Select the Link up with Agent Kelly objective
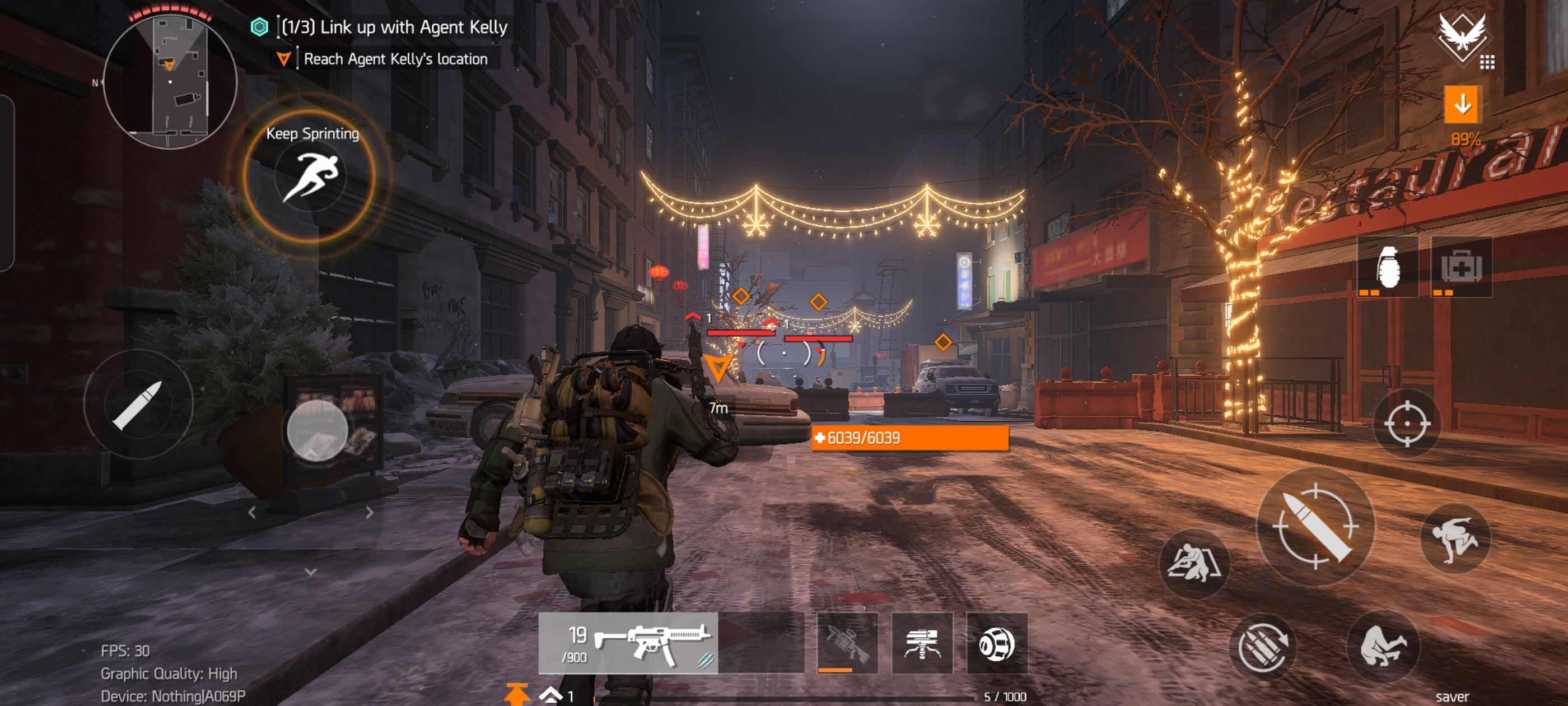The height and width of the screenshot is (706, 1568). (x=394, y=27)
